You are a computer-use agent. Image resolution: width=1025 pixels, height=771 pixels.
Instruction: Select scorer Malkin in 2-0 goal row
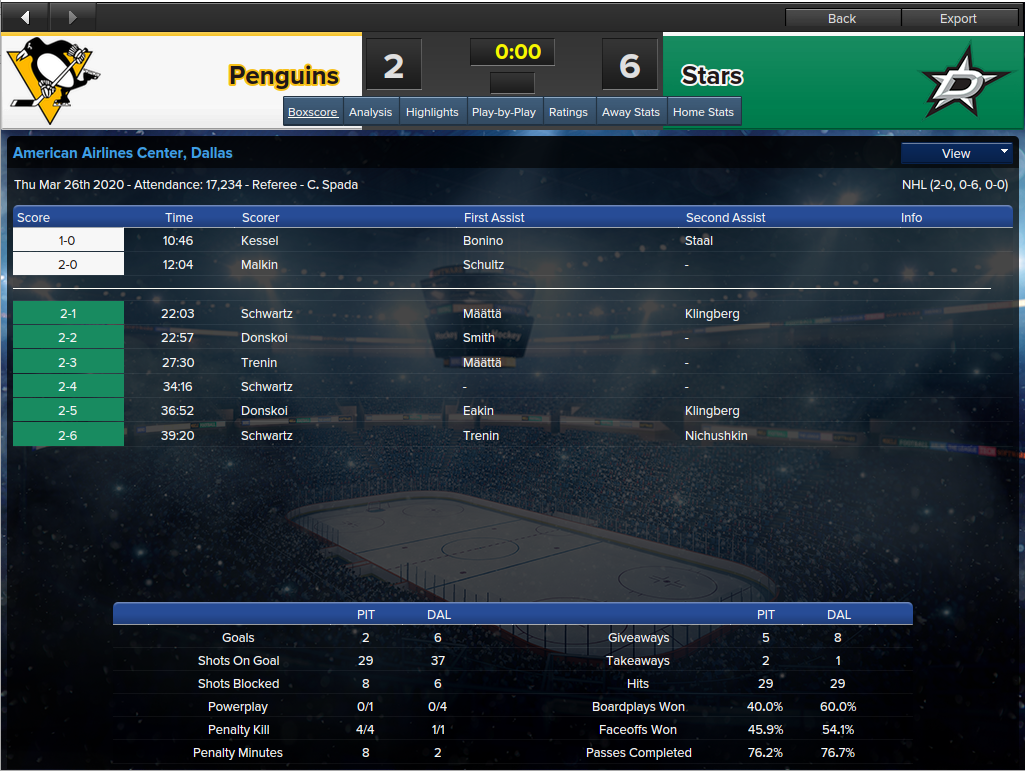point(260,265)
